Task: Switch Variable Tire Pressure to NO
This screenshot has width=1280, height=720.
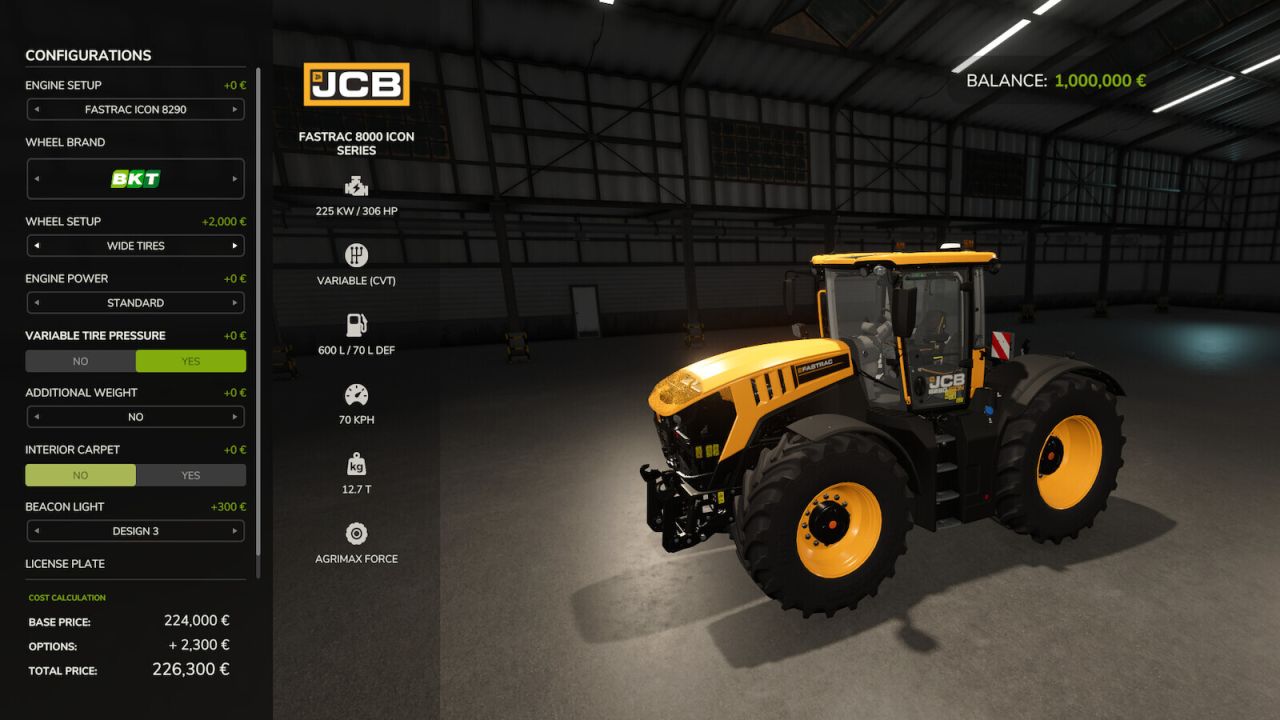Action: click(x=80, y=361)
